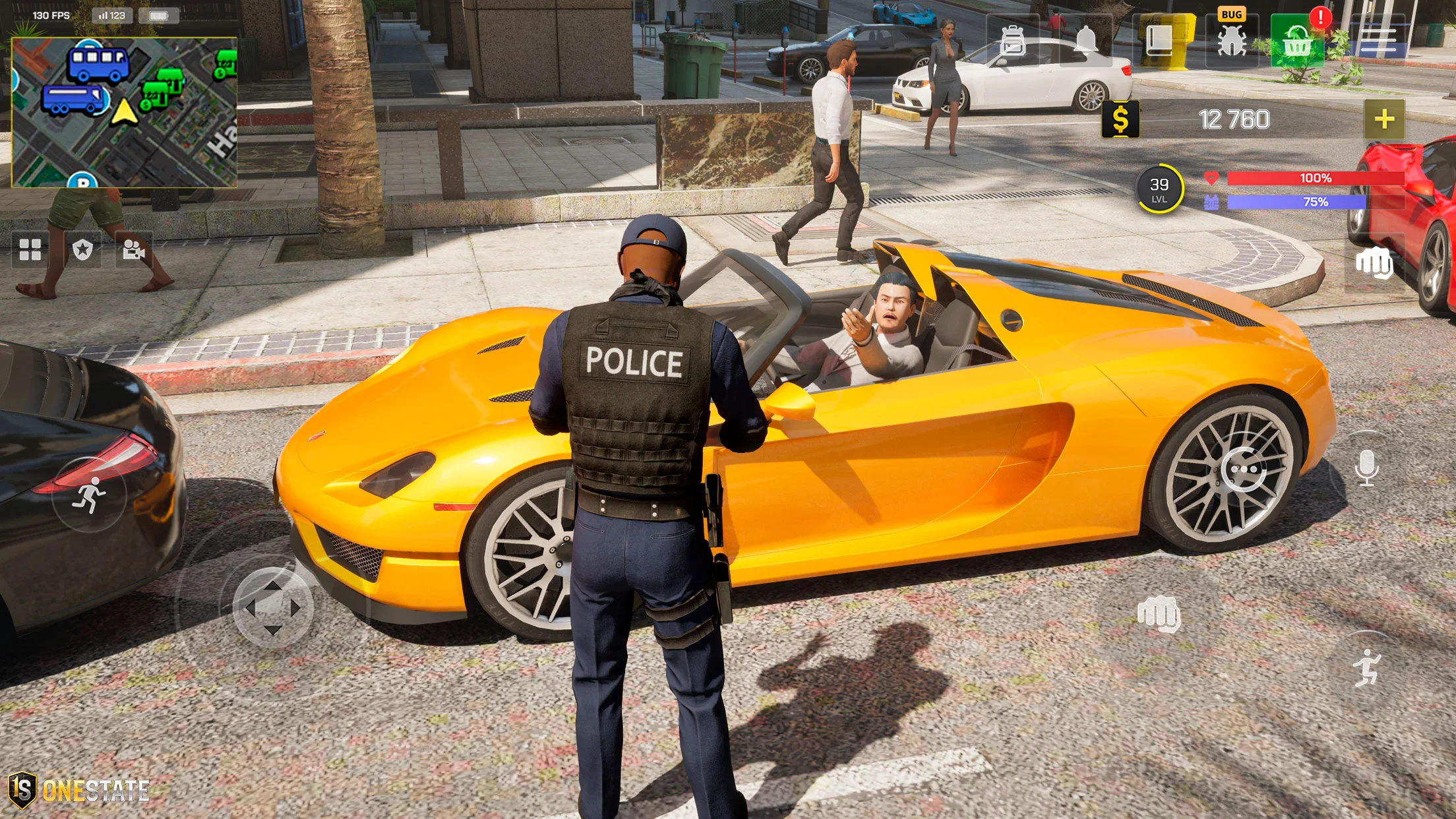Select the police shield star icon
The width and height of the screenshot is (1456, 819).
click(82, 249)
